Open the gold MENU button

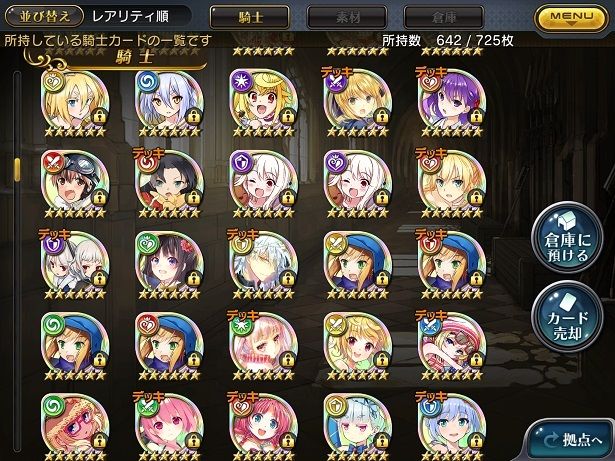coord(574,18)
